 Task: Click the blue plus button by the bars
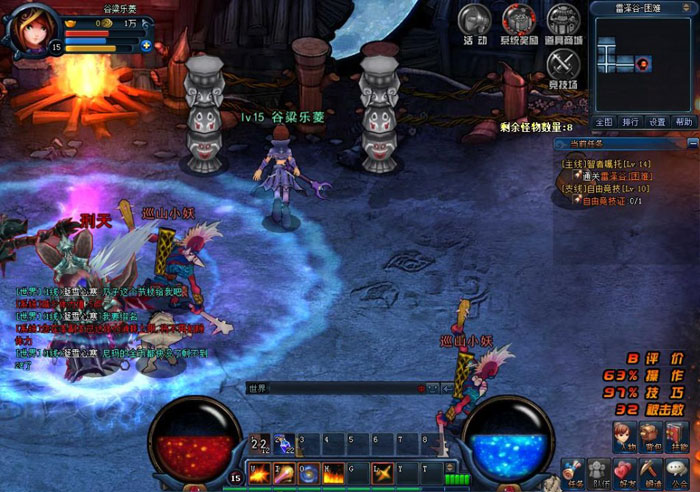coord(146,46)
